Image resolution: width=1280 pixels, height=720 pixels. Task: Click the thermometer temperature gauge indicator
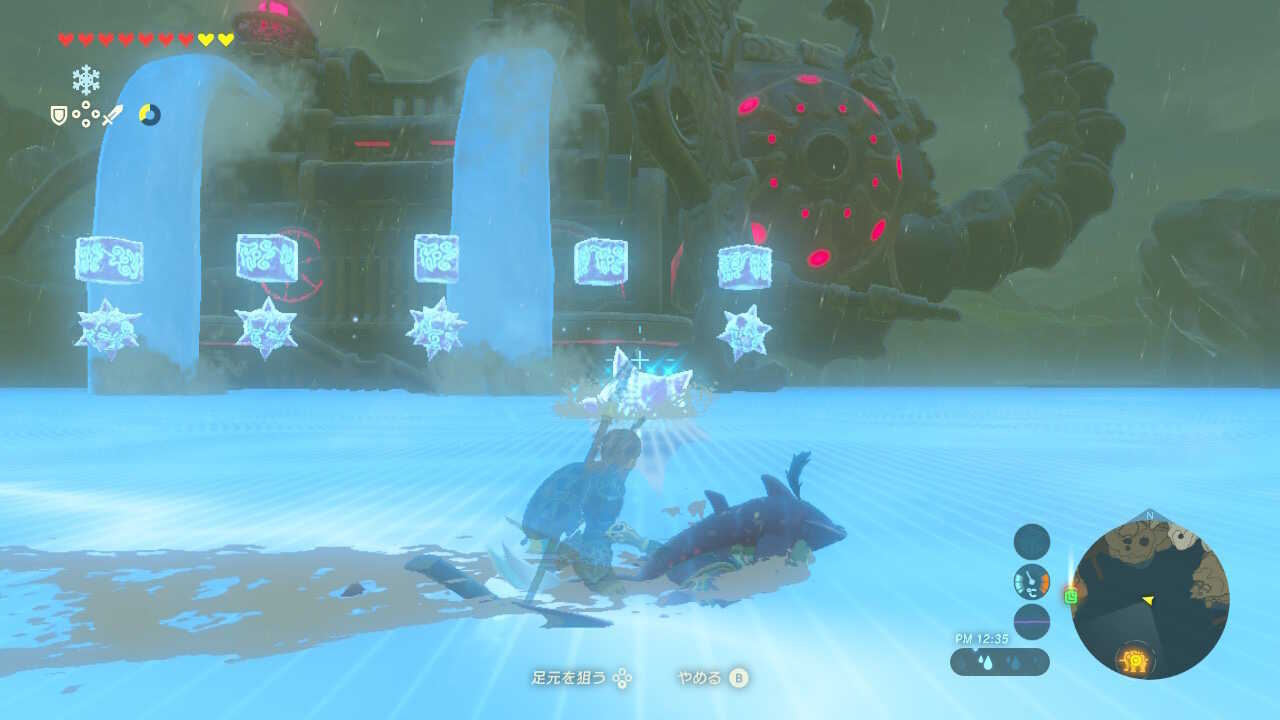click(x=1031, y=580)
